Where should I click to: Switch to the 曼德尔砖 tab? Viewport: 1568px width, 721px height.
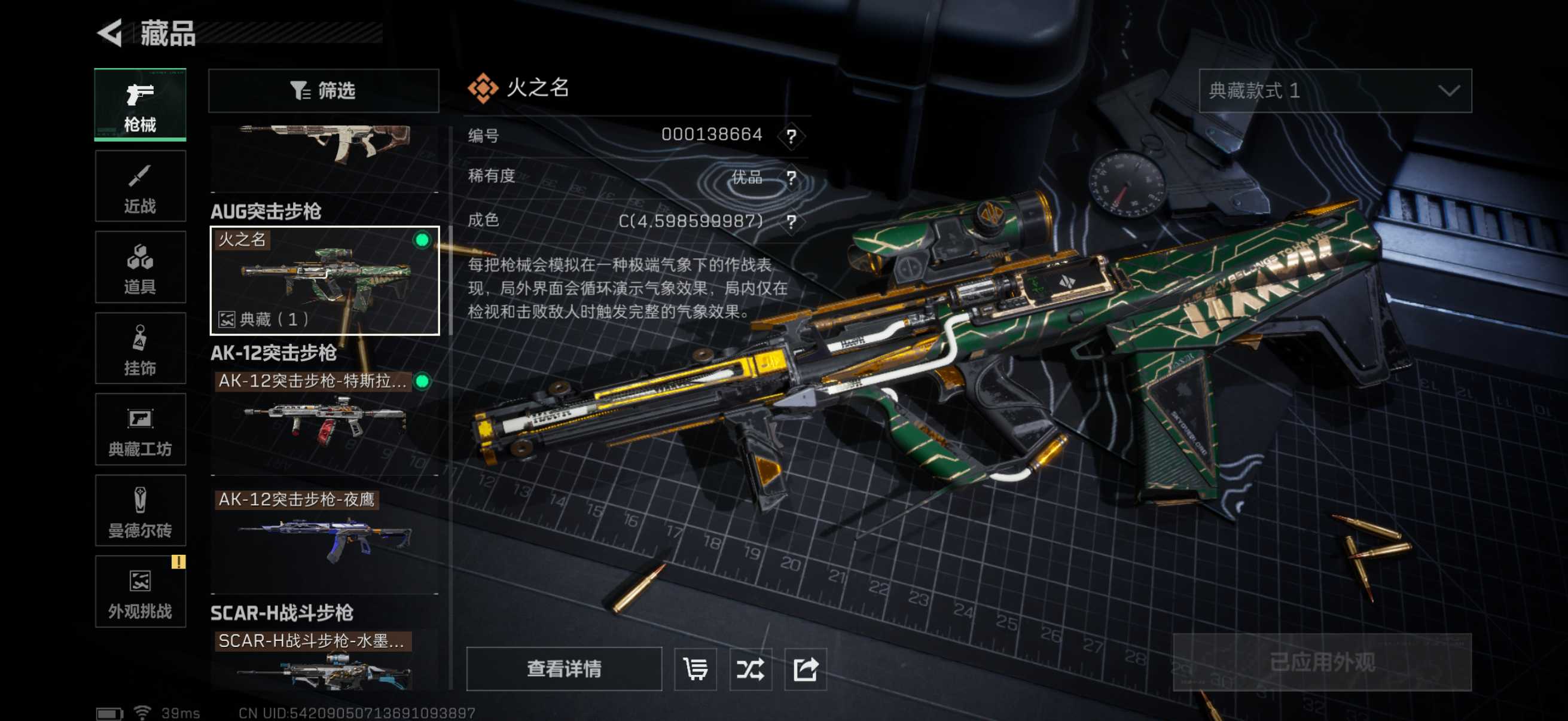pyautogui.click(x=140, y=511)
